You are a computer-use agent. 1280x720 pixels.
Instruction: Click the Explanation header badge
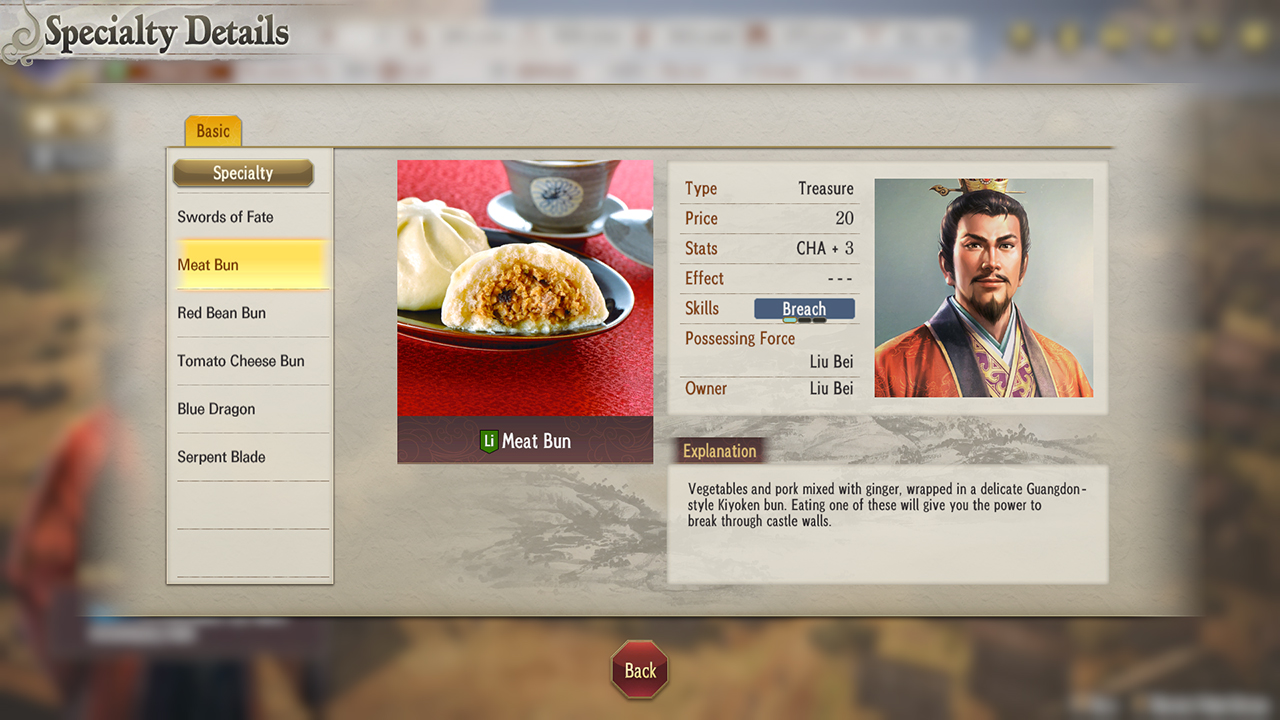[719, 450]
